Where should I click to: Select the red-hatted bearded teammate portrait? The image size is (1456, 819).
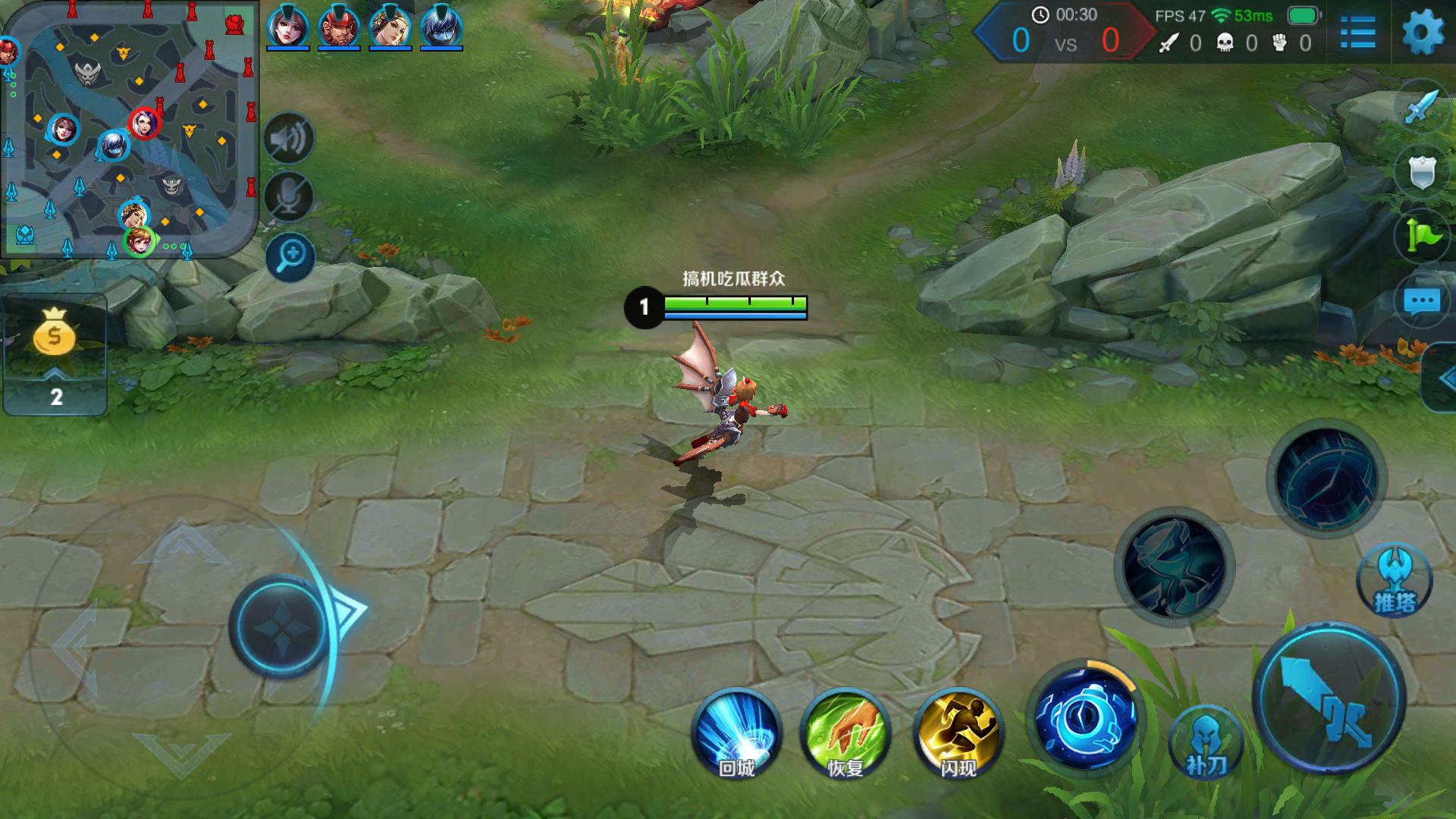[x=338, y=27]
